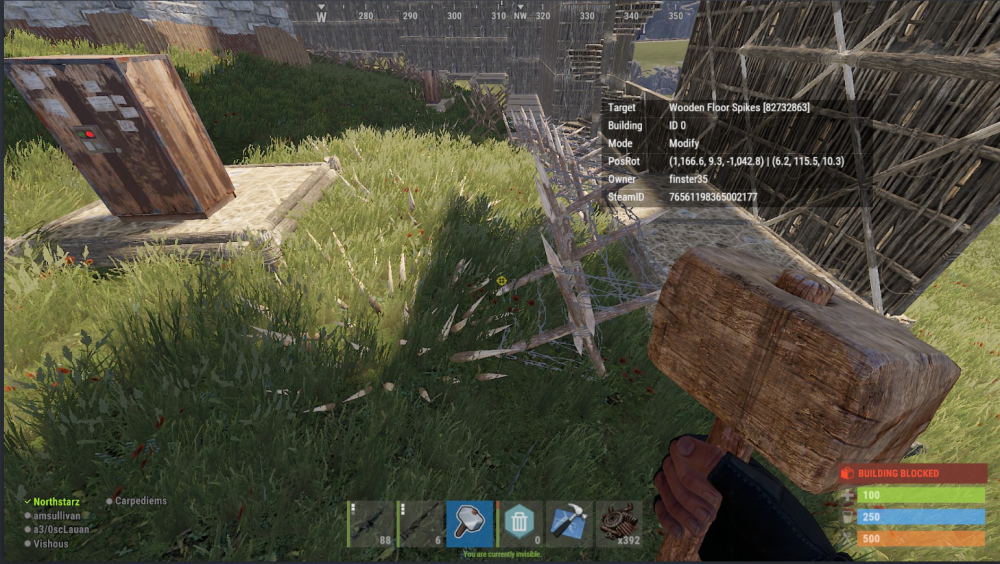Image resolution: width=1000 pixels, height=564 pixels.
Task: Select the assault rifle hotbar slot
Action: point(371,524)
